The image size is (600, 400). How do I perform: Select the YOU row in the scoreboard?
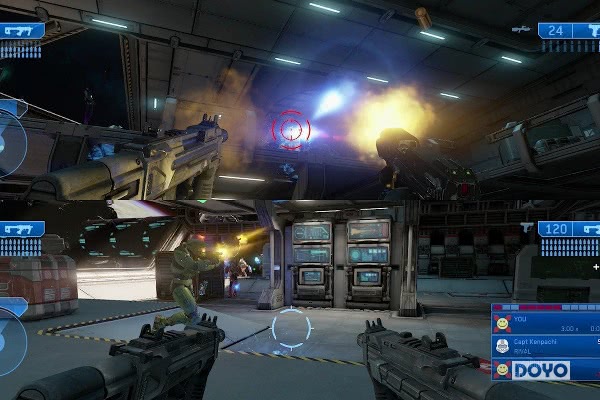coord(550,324)
